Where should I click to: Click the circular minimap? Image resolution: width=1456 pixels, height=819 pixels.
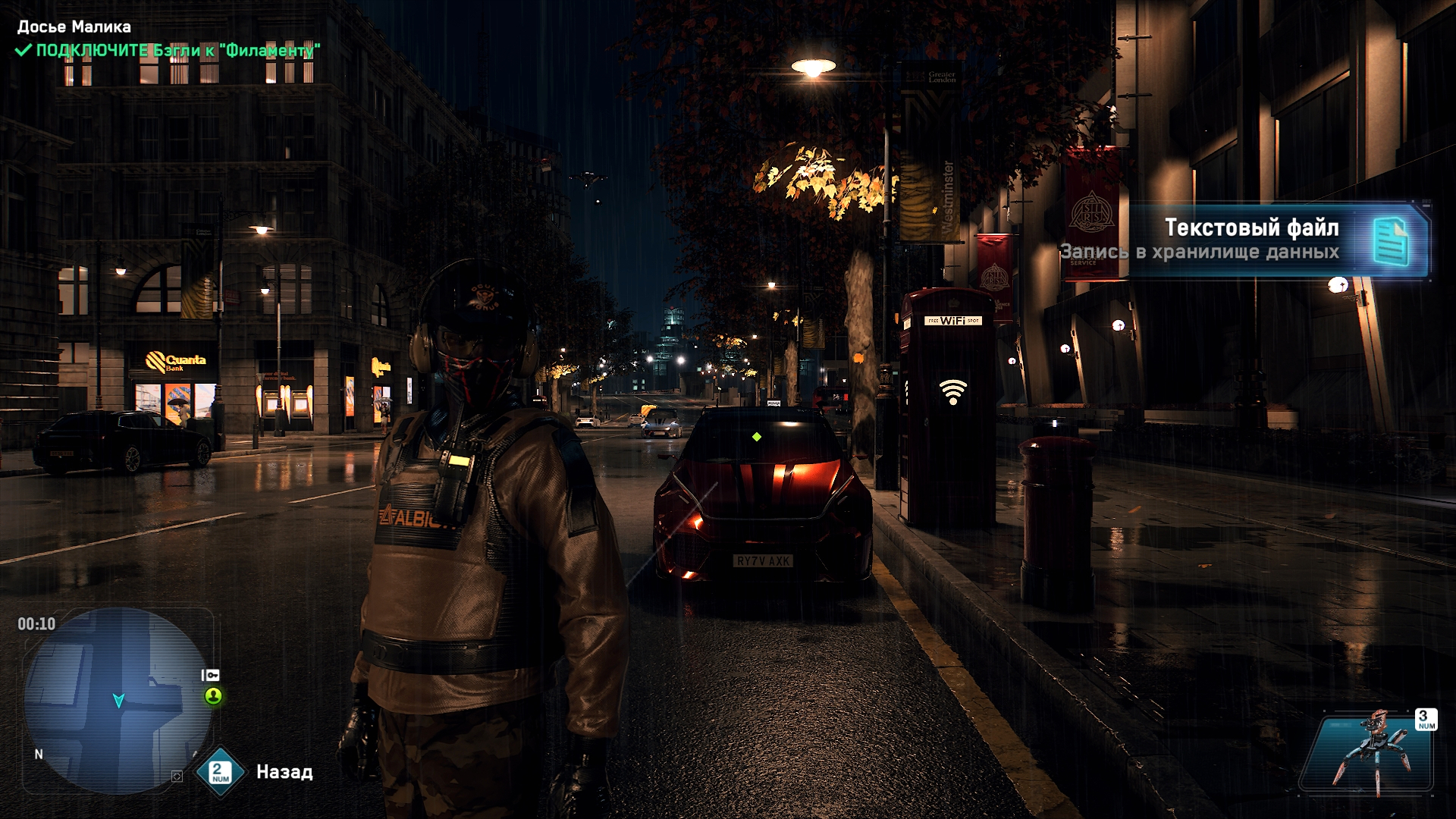(x=118, y=700)
